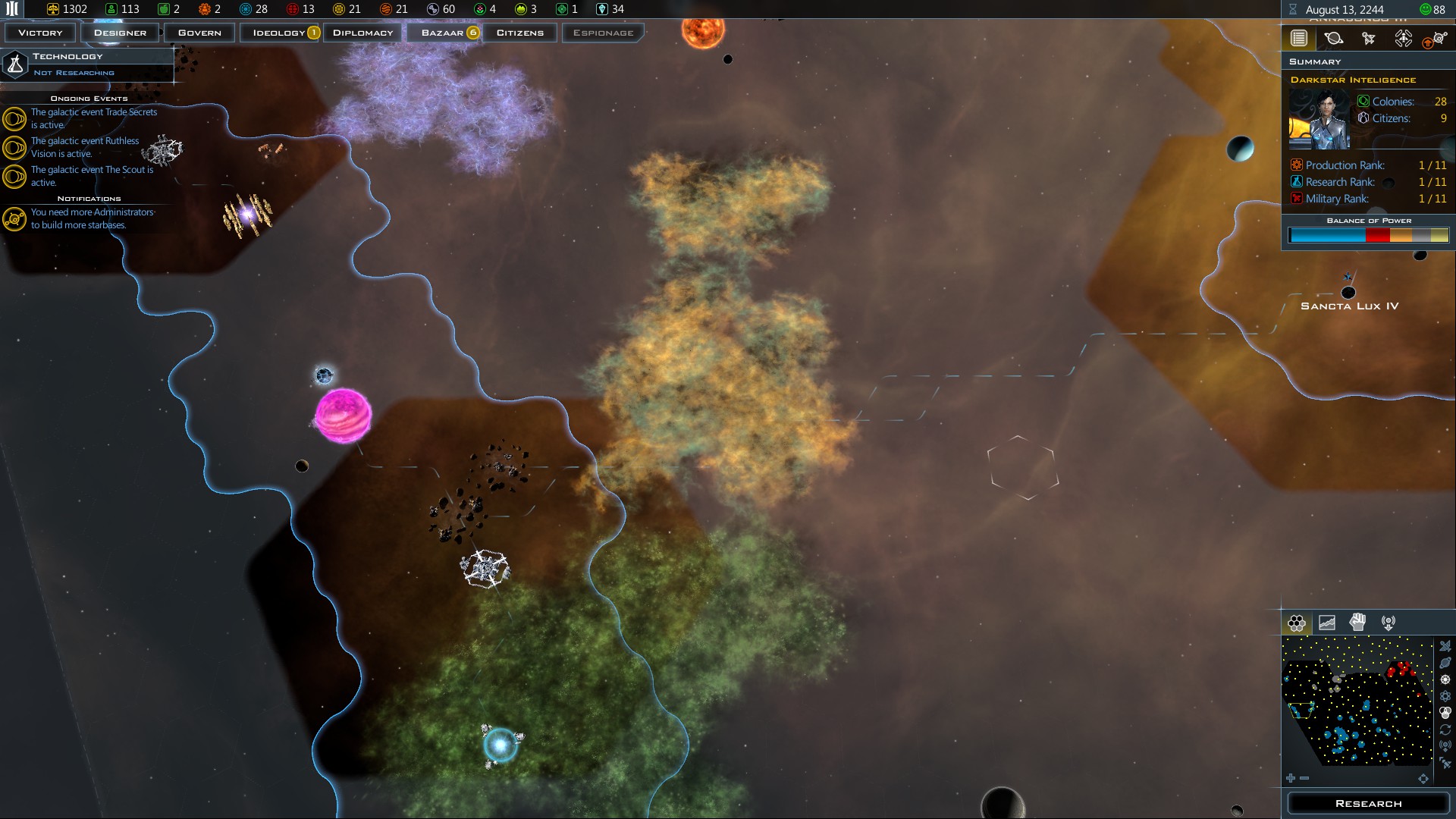Image resolution: width=1456 pixels, height=819 pixels.
Task: Collapse the Ongoing Events section
Action: (91, 99)
